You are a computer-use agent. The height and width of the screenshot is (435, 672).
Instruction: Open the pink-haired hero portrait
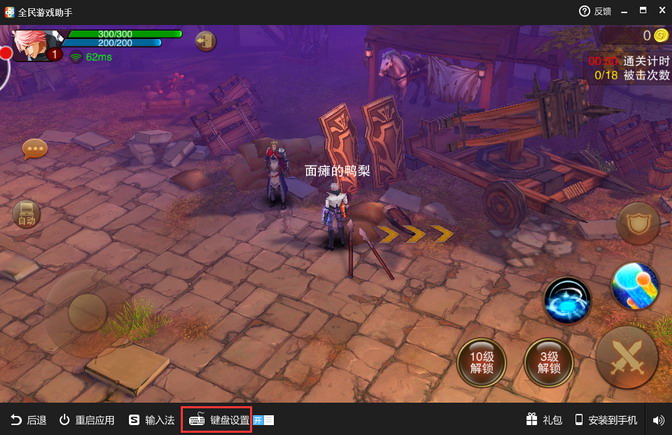36,44
